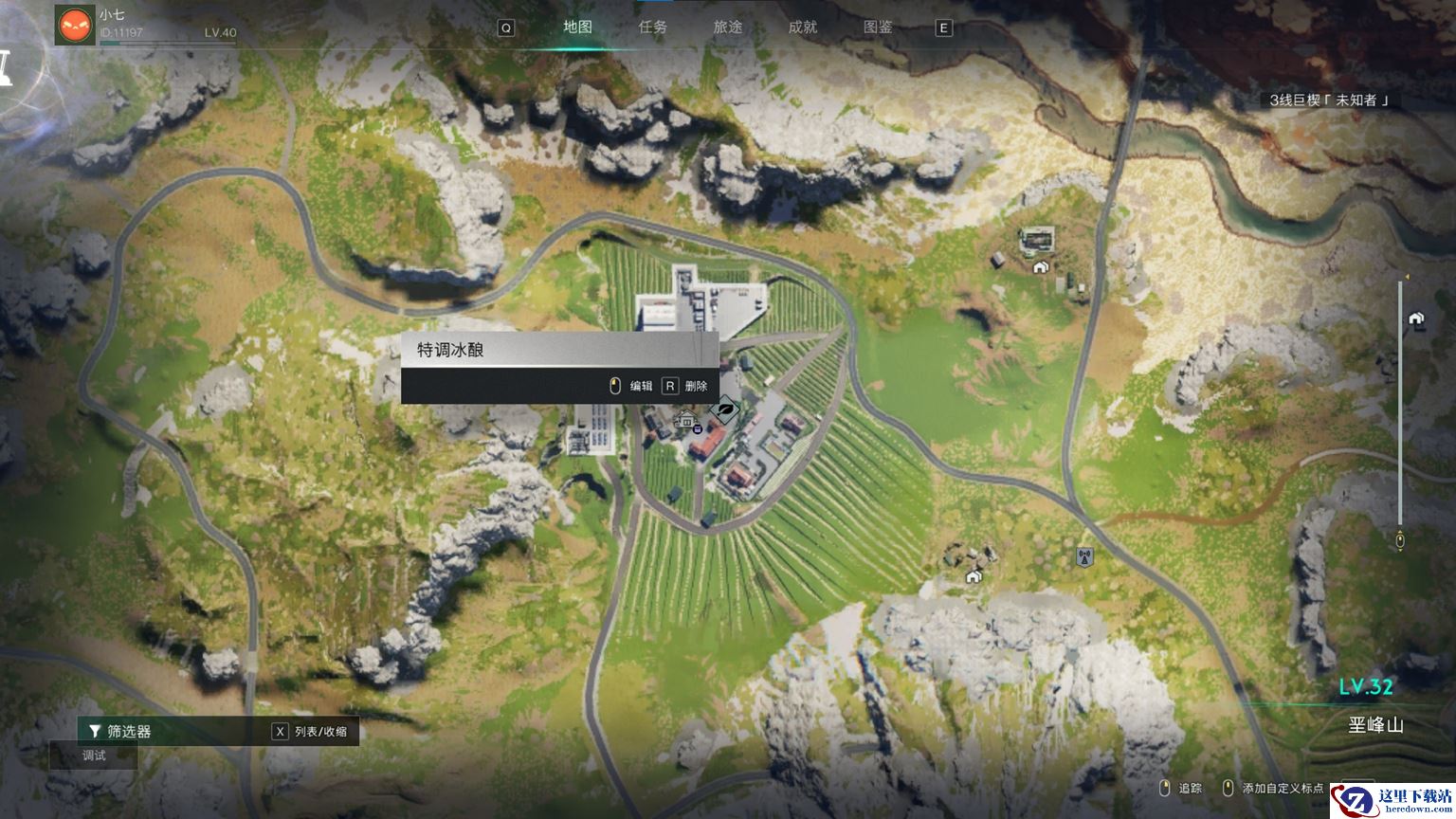This screenshot has width=1456, height=819.
Task: Click the signal tower map marker
Action: pos(1084,556)
